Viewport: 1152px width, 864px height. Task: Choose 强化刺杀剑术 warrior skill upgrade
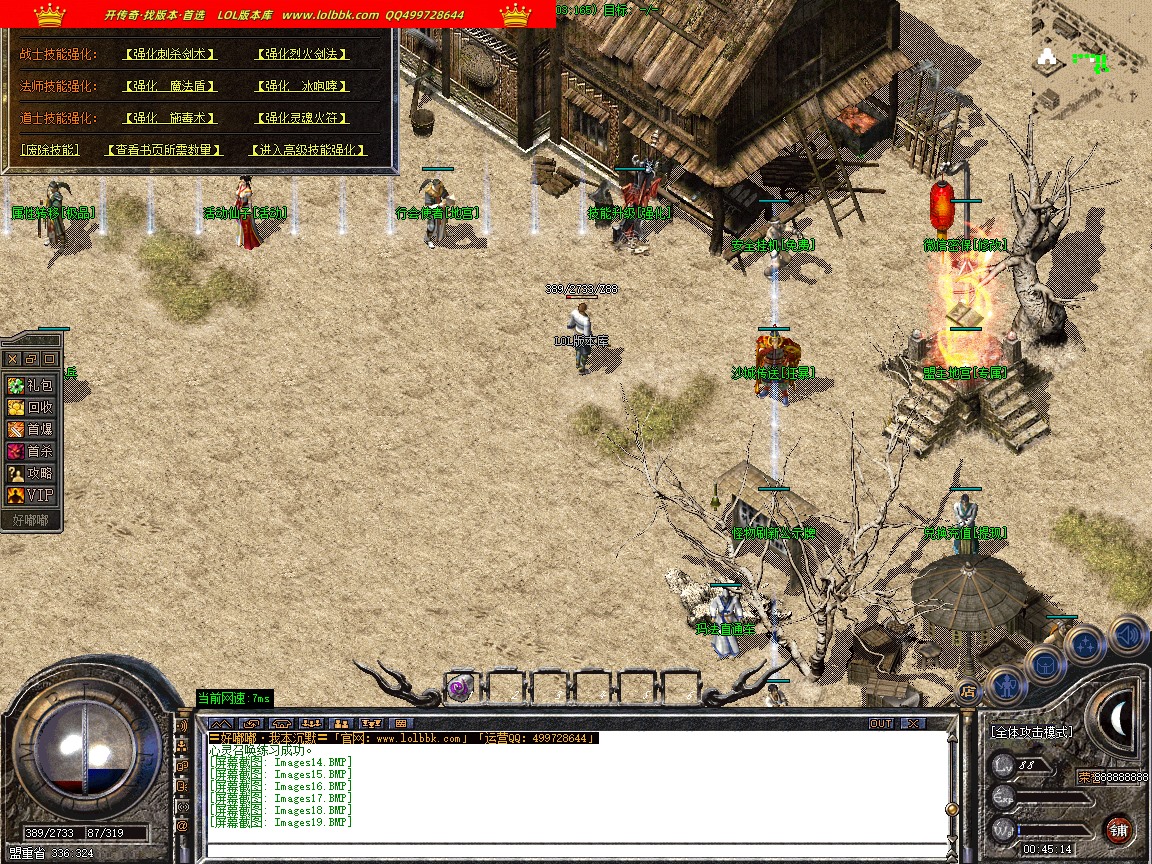coord(170,54)
